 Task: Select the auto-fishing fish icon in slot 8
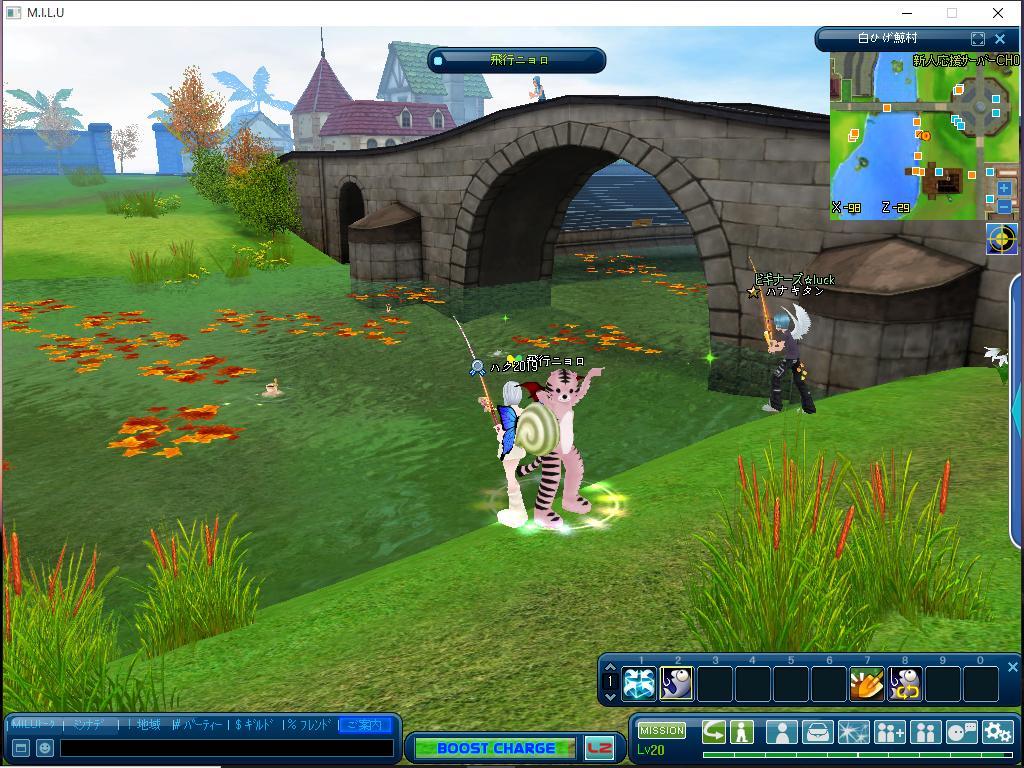(904, 683)
